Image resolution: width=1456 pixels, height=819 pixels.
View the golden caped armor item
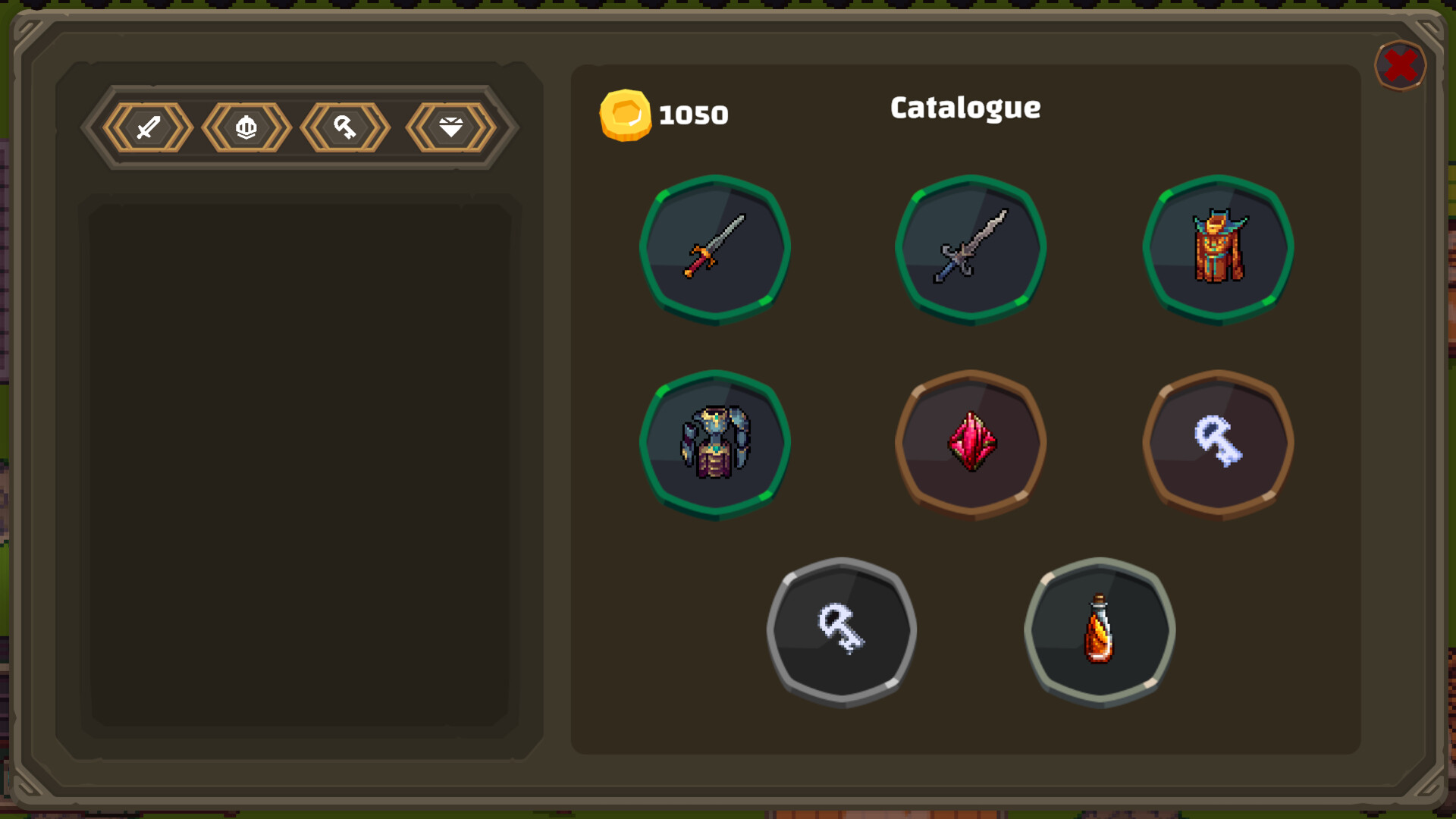(1219, 250)
